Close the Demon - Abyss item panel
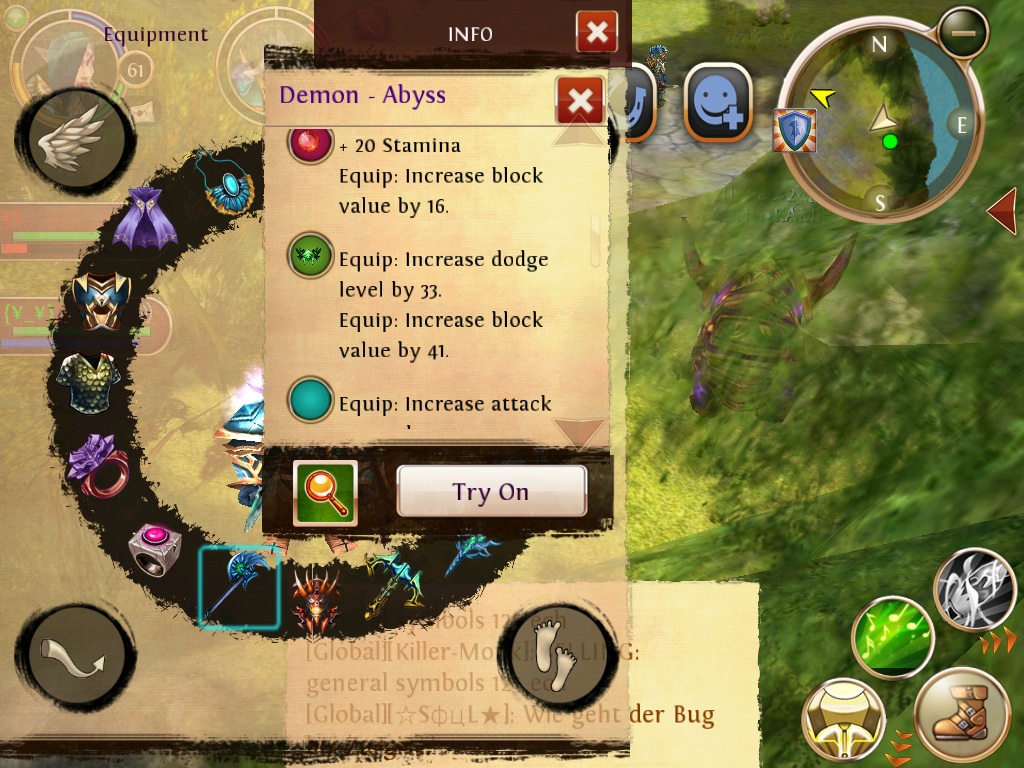Screen dimensions: 1024x768 [579, 100]
